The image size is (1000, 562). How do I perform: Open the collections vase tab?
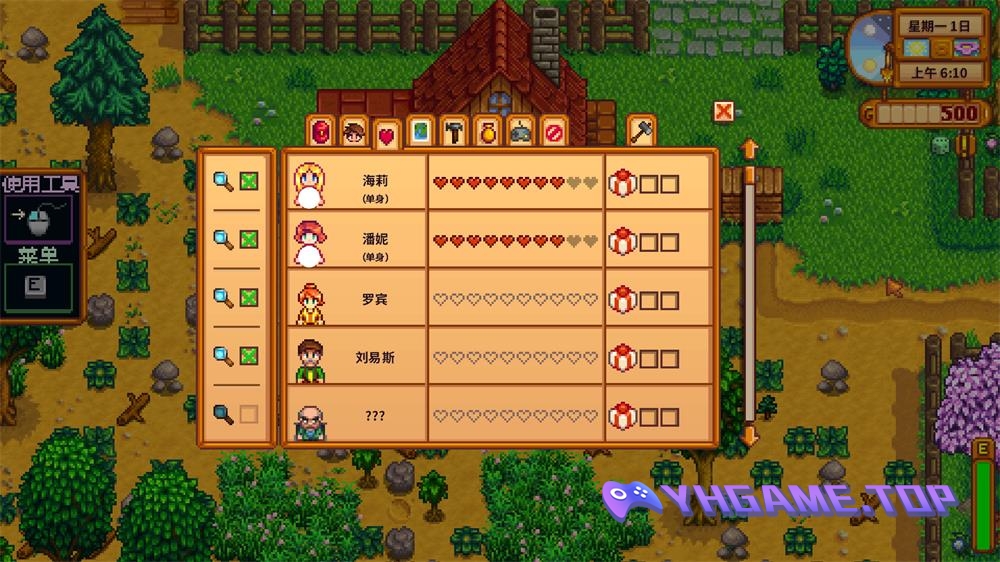pos(487,132)
